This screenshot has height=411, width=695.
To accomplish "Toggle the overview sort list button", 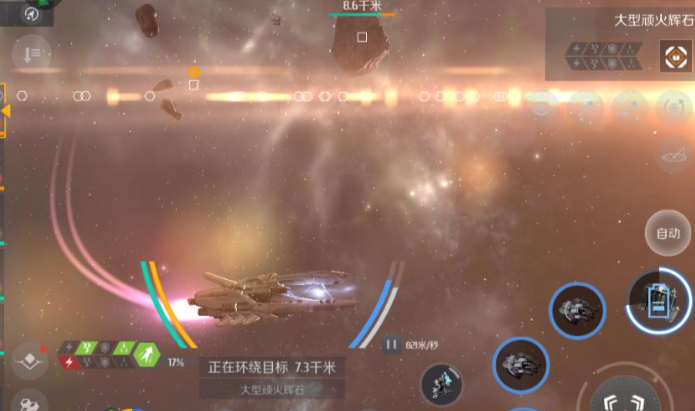I will point(32,53).
